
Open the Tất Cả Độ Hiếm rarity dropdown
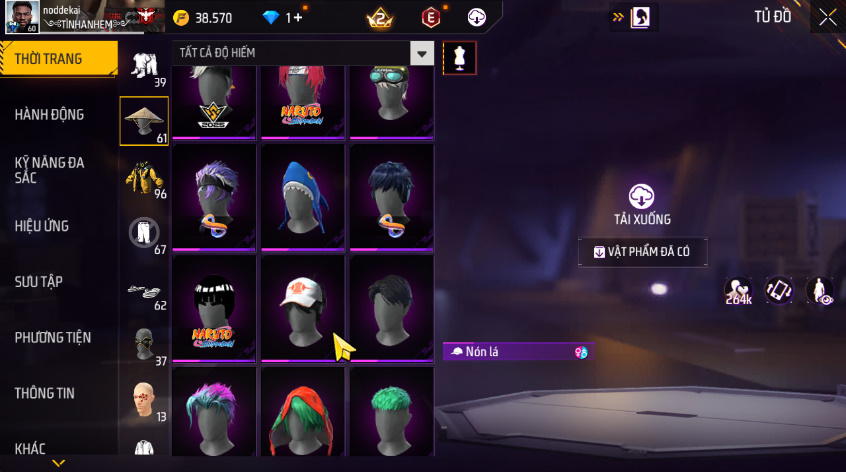[423, 54]
